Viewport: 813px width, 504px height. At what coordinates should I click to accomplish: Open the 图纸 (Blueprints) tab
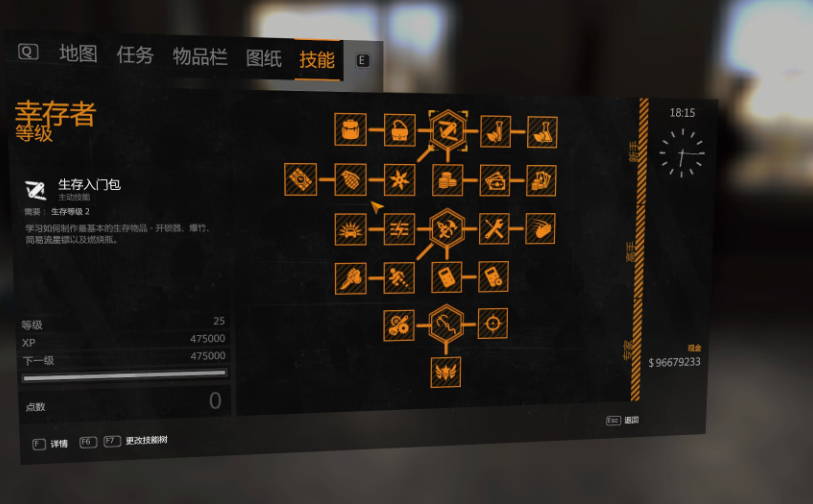(x=264, y=58)
